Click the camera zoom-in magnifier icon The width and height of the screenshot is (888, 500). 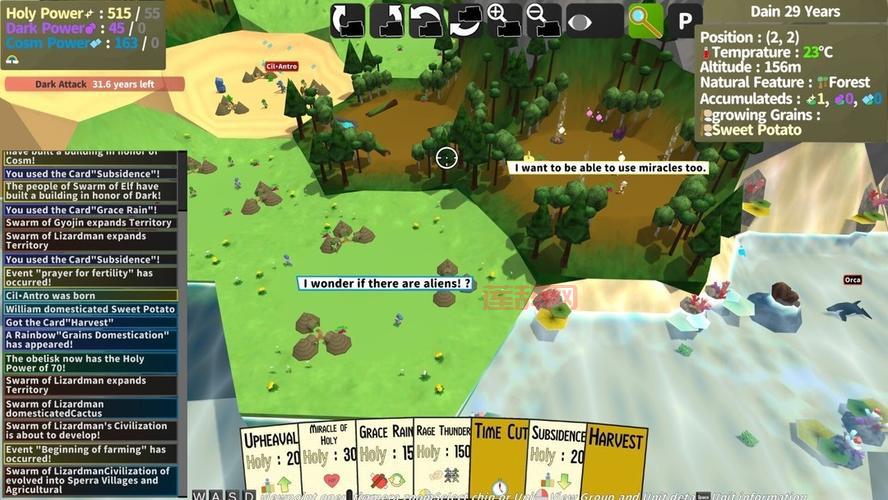click(x=505, y=20)
